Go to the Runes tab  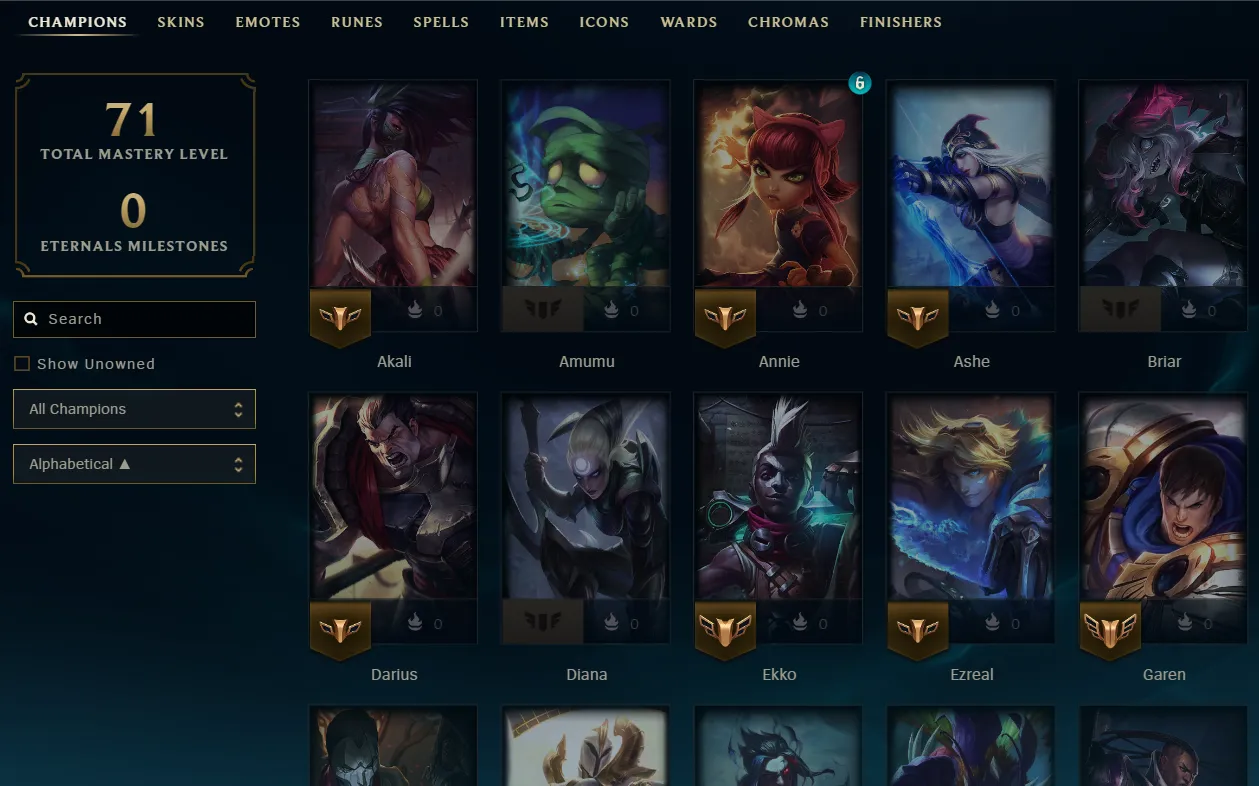coord(357,22)
